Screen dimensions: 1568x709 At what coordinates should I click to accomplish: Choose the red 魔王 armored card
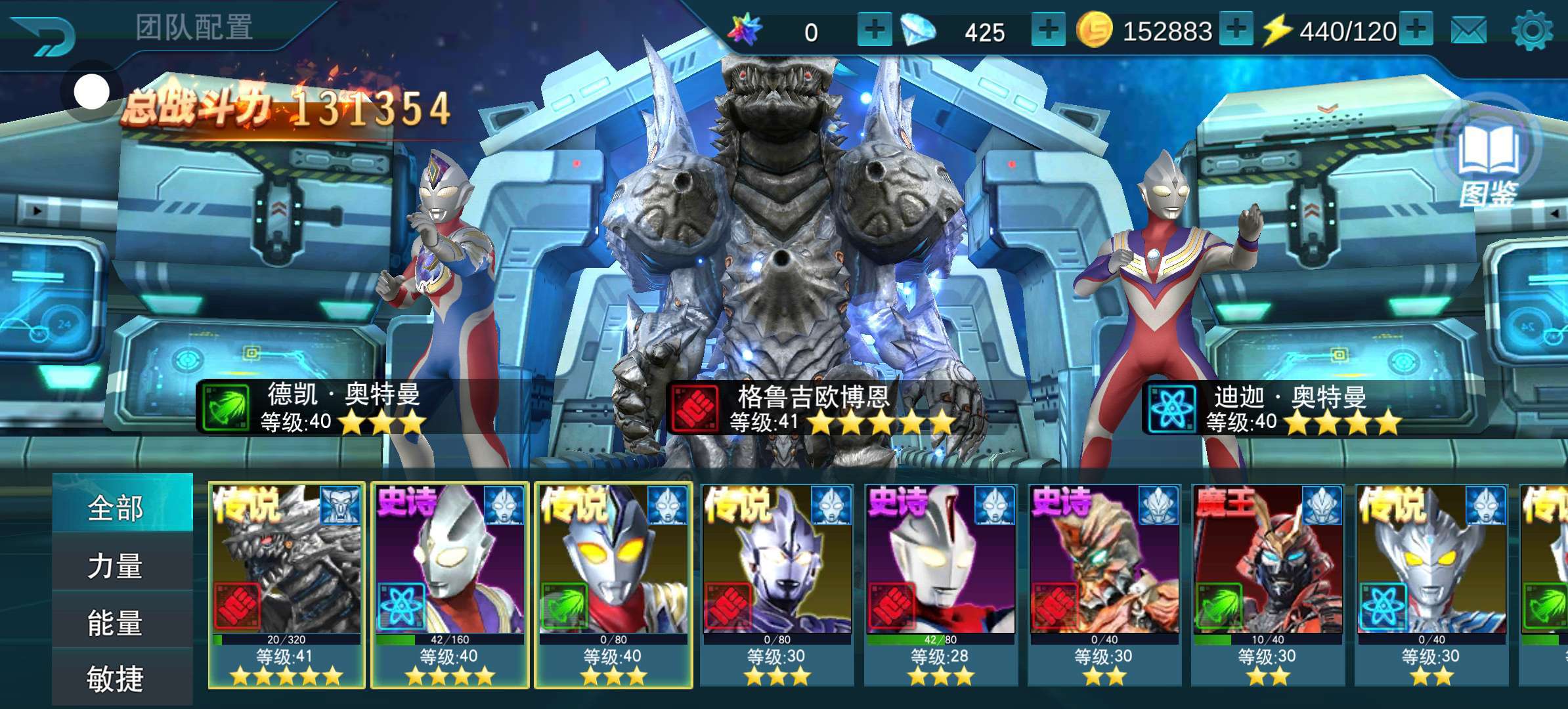1267,585
